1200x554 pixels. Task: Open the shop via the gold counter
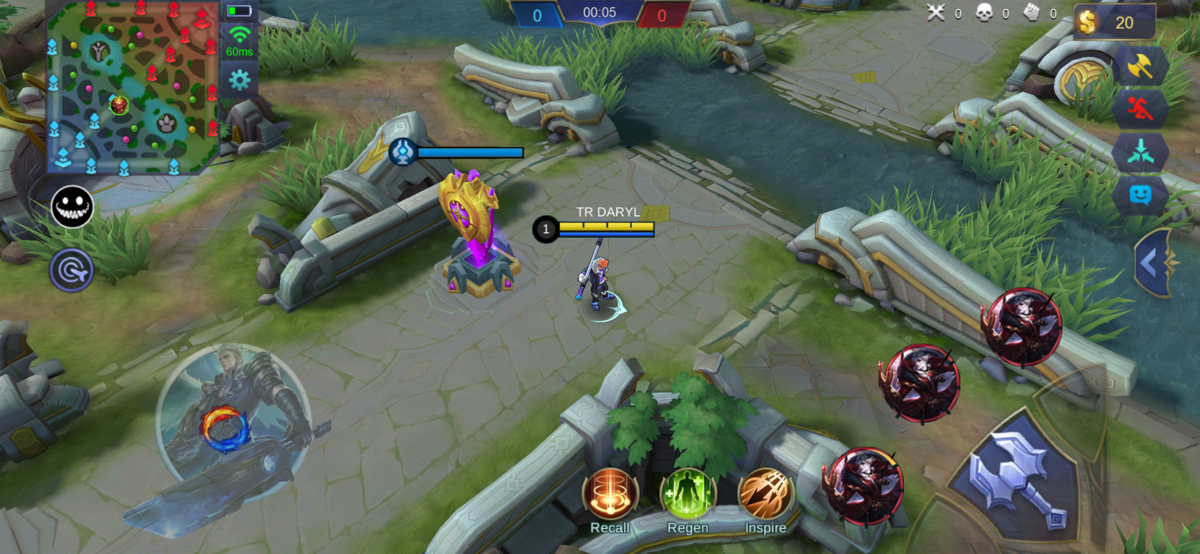[1114, 21]
